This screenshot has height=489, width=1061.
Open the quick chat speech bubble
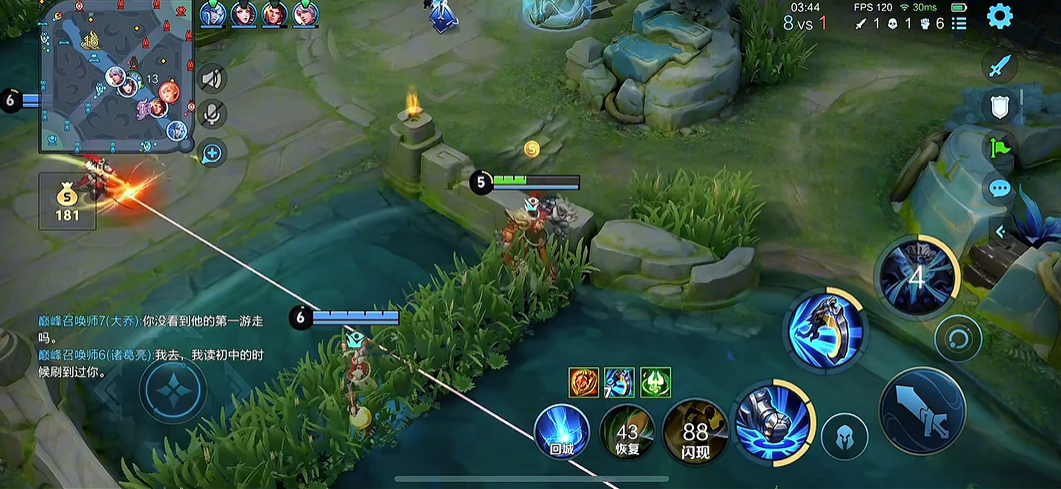[x=1000, y=188]
